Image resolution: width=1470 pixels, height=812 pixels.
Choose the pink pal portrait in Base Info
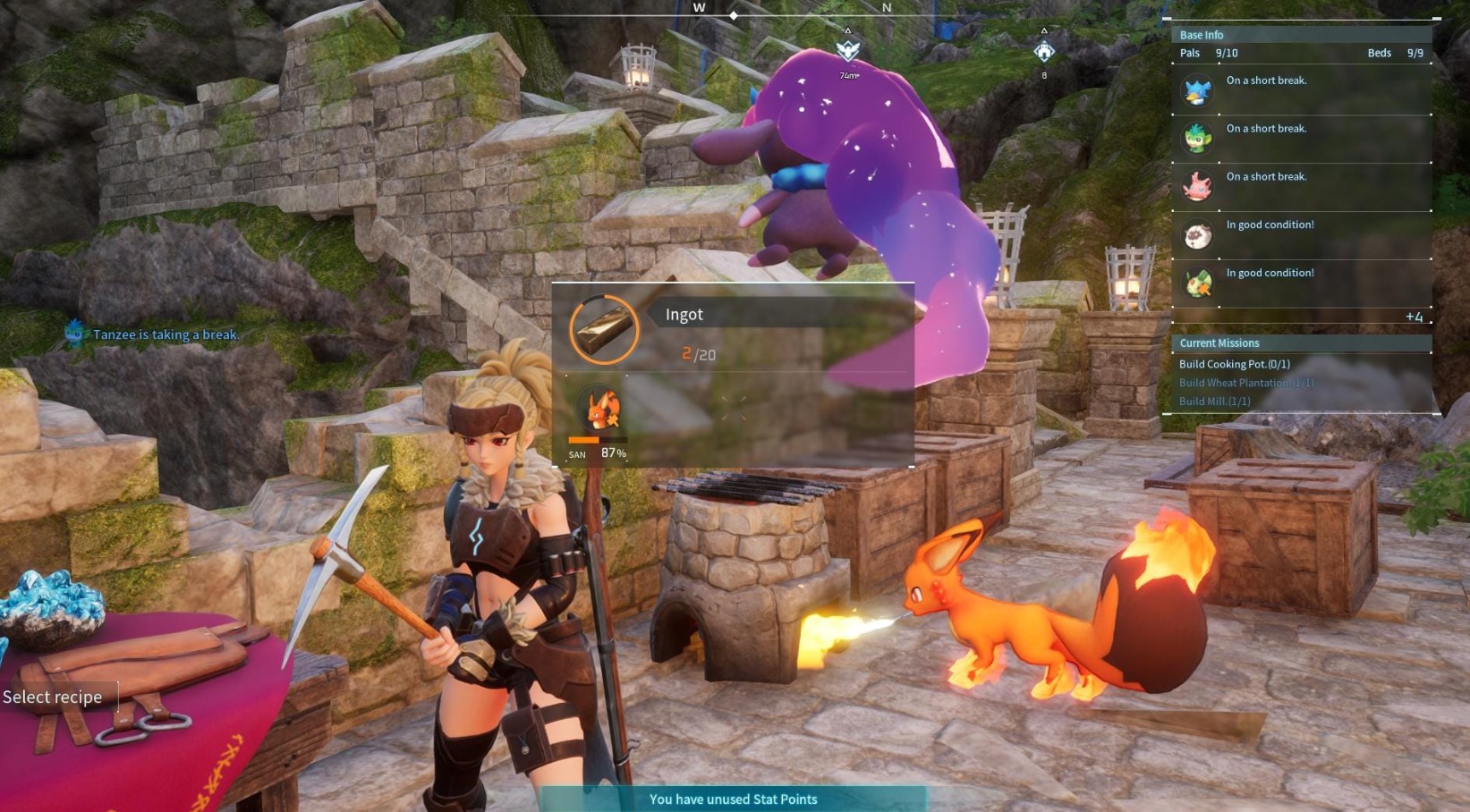[1197, 187]
